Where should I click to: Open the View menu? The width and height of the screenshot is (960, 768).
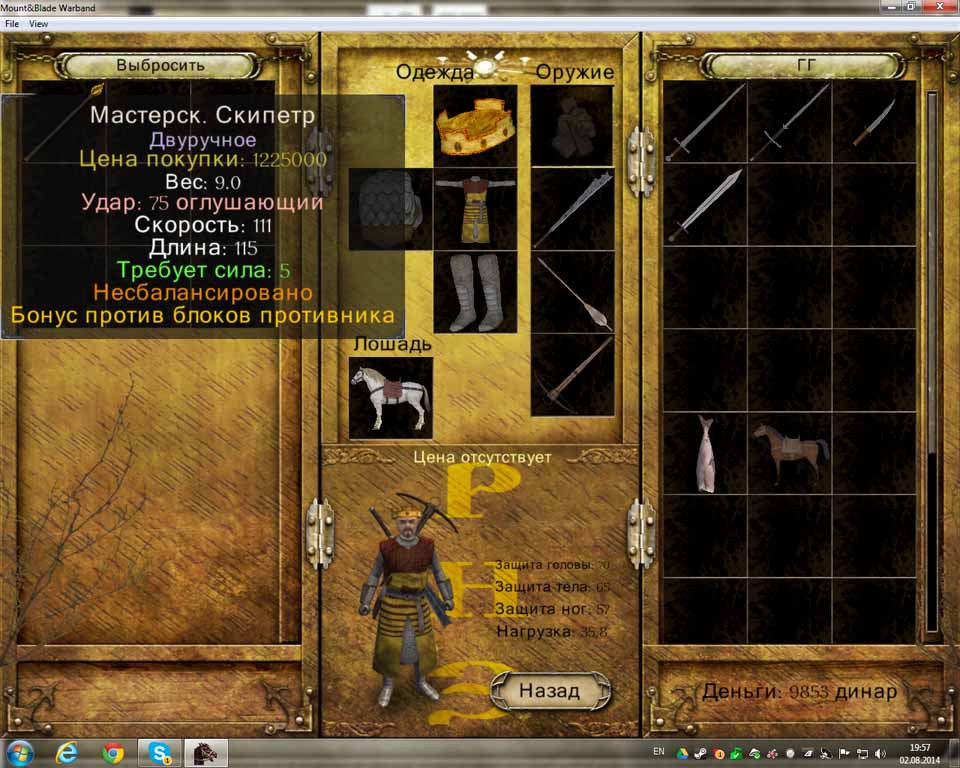pos(39,23)
